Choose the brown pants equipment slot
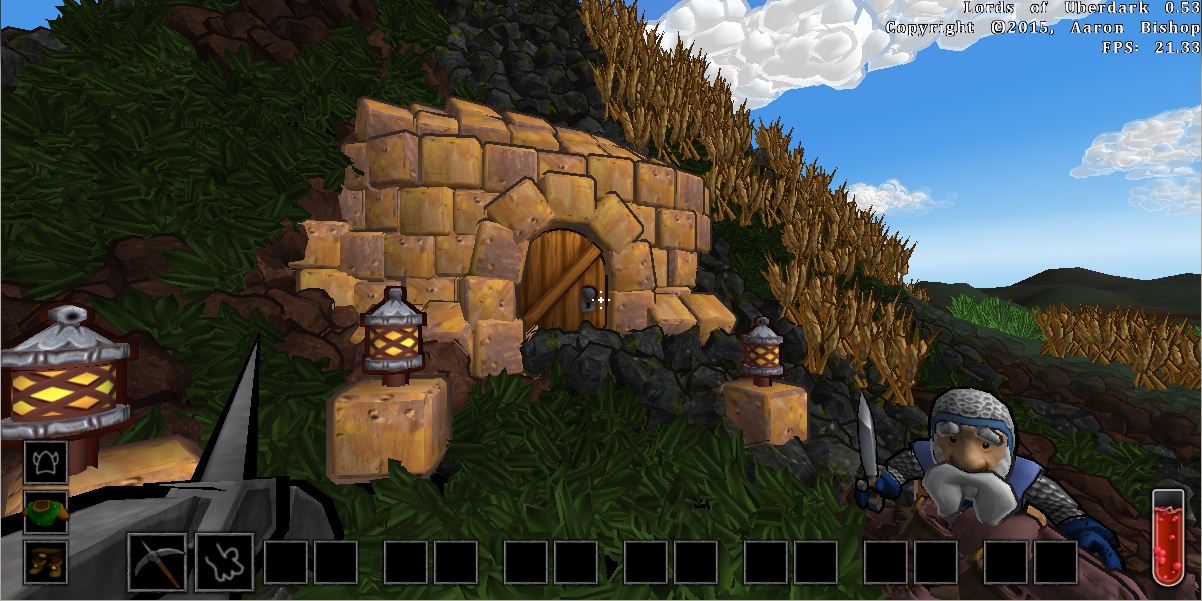1202x601 pixels. [46, 559]
